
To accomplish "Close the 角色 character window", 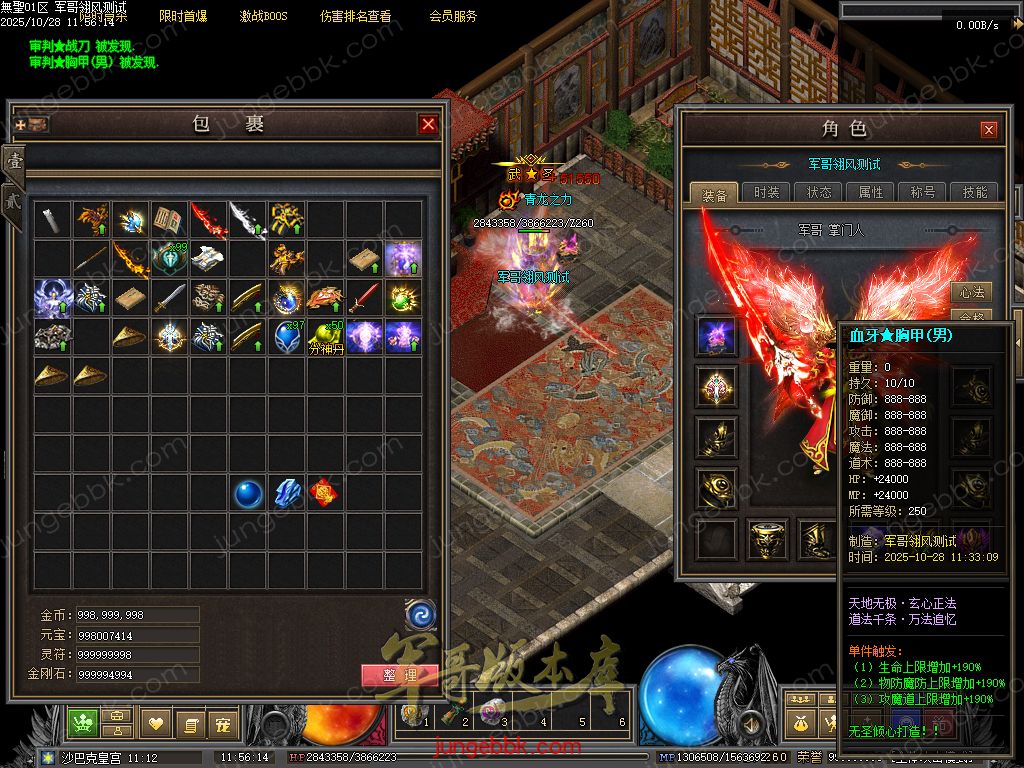I will pyautogui.click(x=988, y=130).
